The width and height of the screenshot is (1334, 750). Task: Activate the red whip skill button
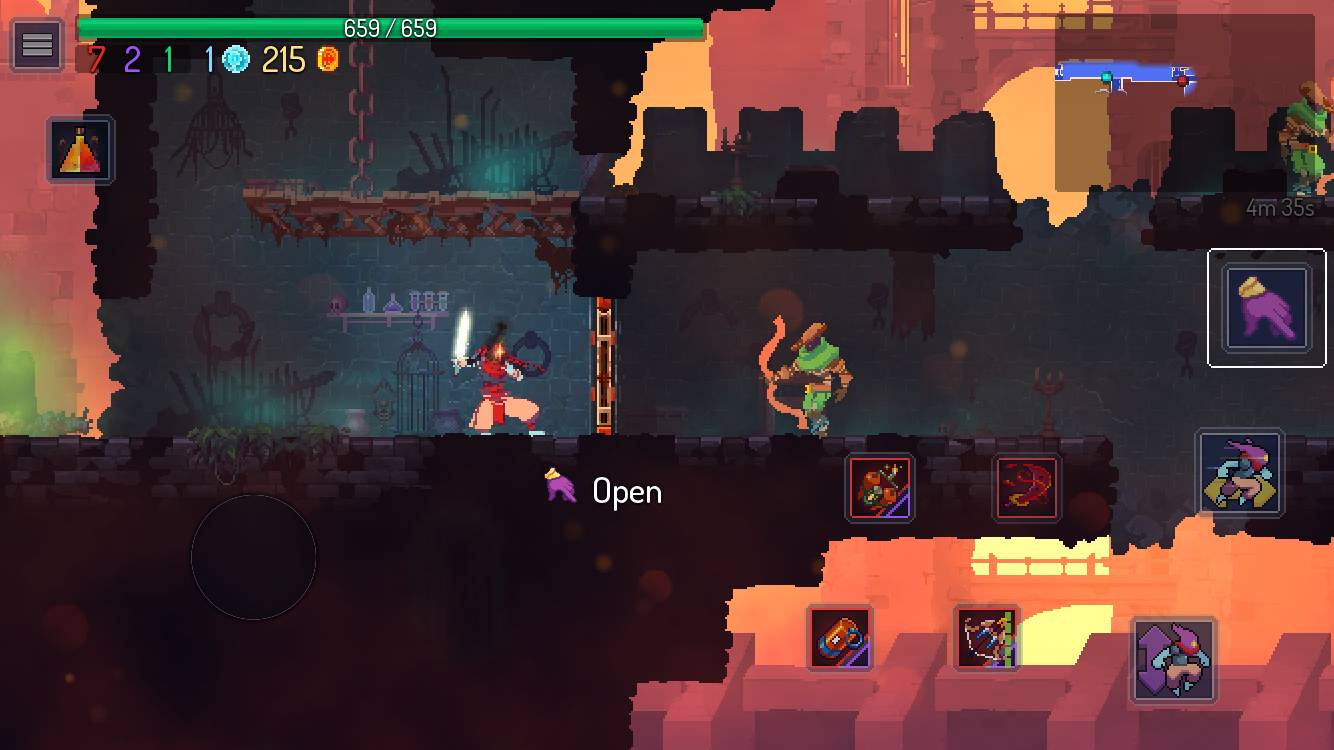[x=1027, y=487]
